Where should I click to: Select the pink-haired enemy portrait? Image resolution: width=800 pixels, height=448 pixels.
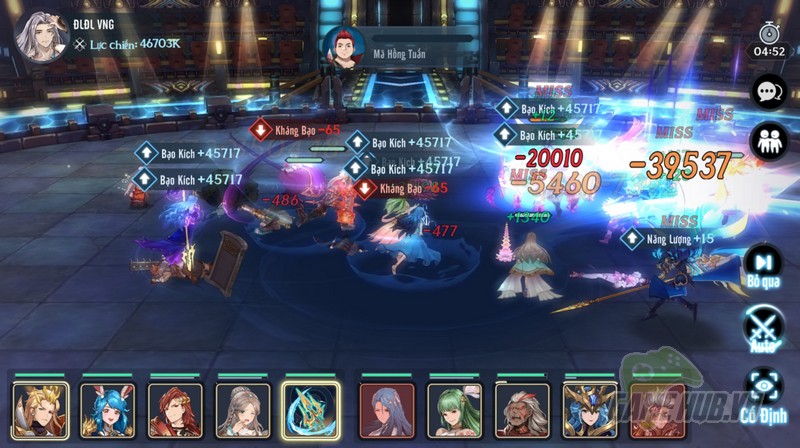(x=657, y=411)
